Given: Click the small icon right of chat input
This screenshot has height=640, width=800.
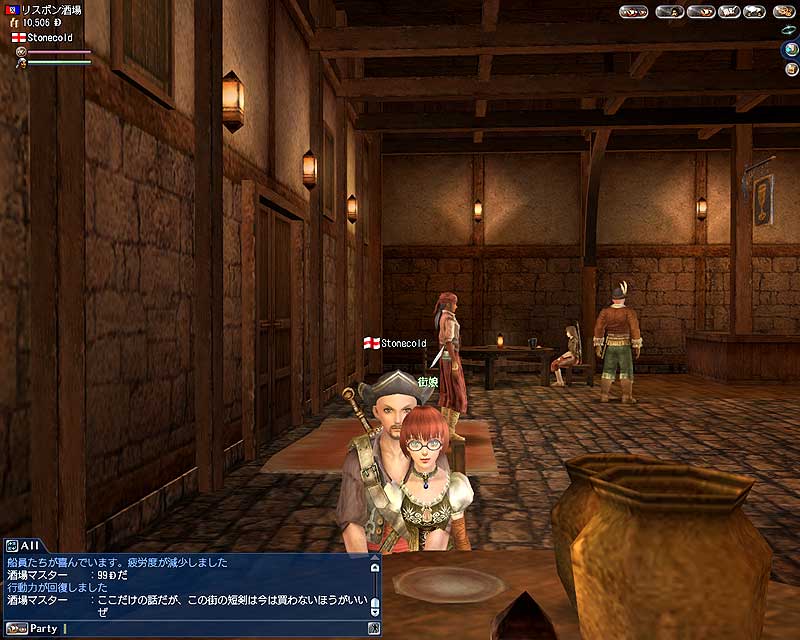Looking at the screenshot, I should click(x=374, y=629).
